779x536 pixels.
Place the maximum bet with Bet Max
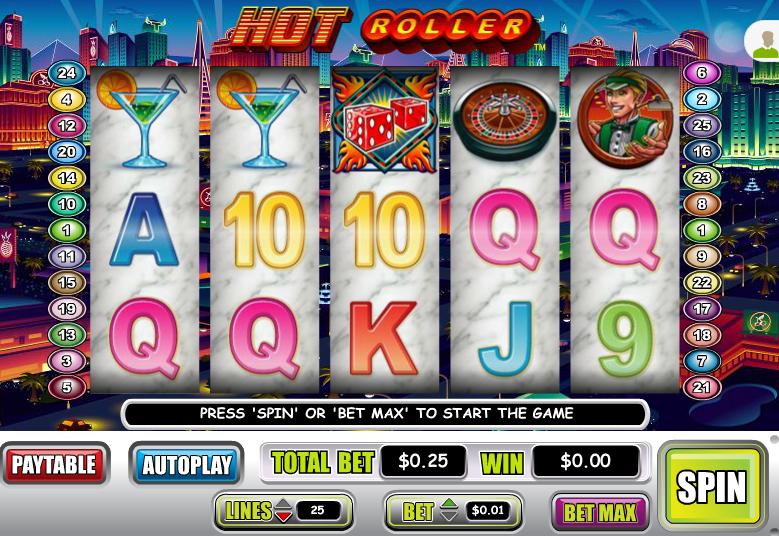(x=600, y=513)
